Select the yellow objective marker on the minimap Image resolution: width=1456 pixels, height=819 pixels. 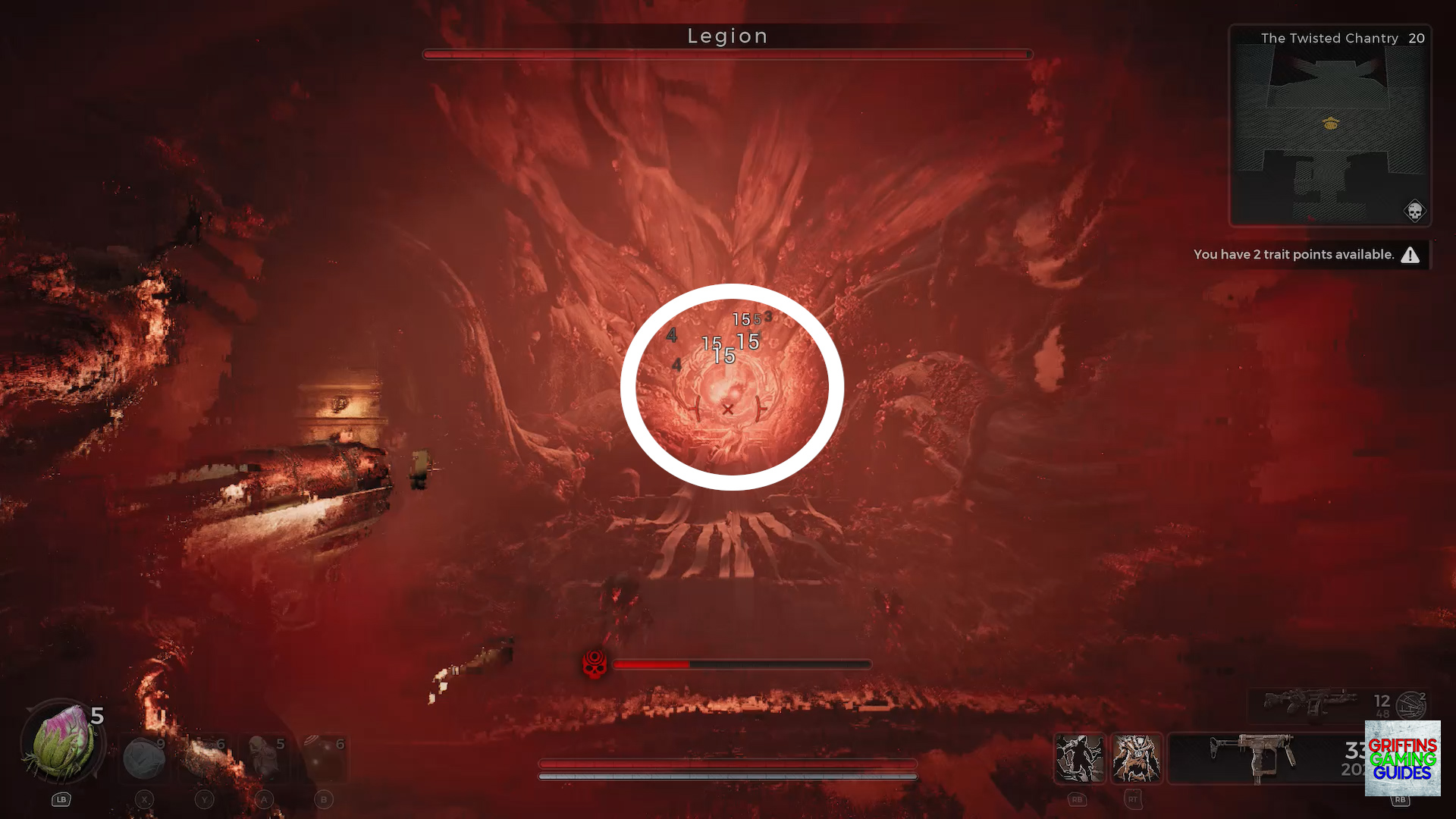coord(1329,124)
